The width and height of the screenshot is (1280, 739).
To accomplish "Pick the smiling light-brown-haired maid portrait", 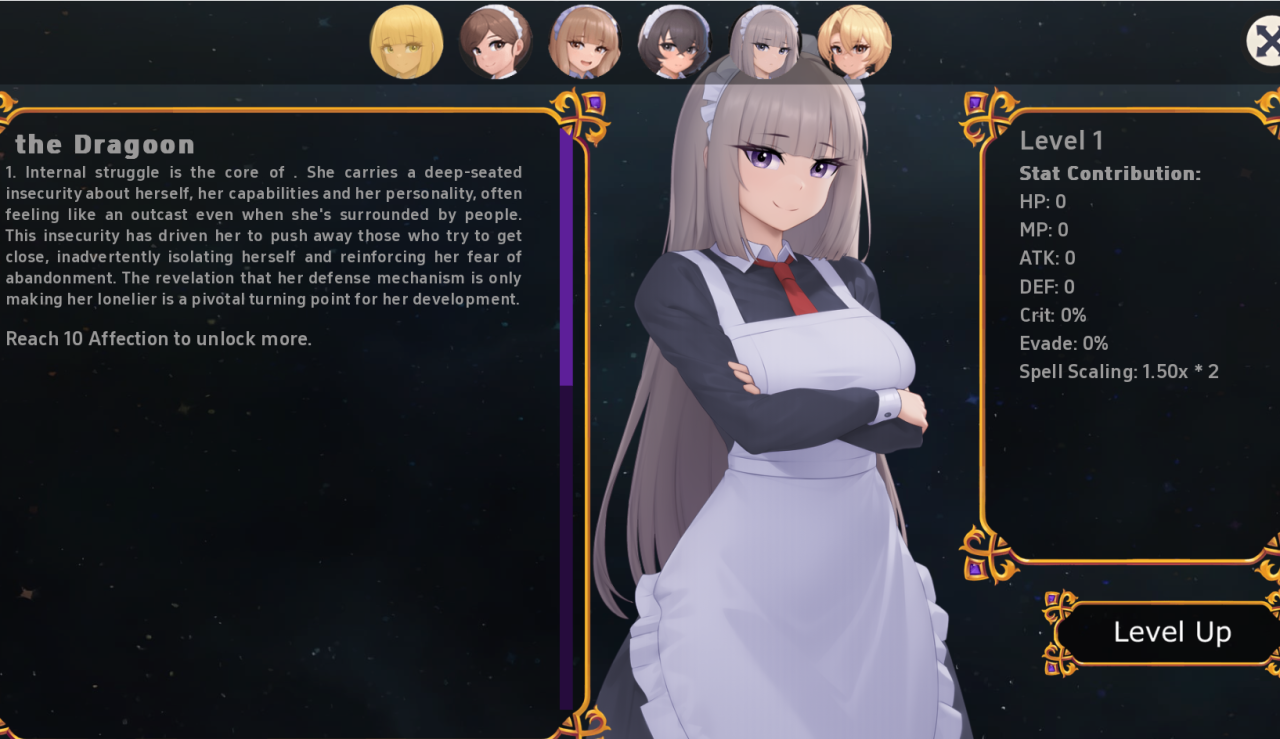I will pos(585,42).
